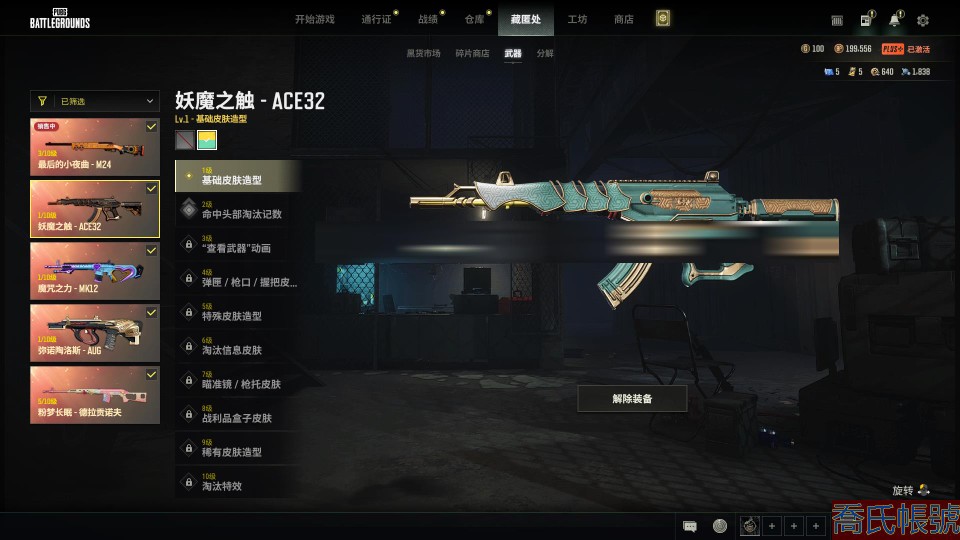Switch to the 碎片商店 sub-tab
The width and height of the screenshot is (960, 540).
472,53
